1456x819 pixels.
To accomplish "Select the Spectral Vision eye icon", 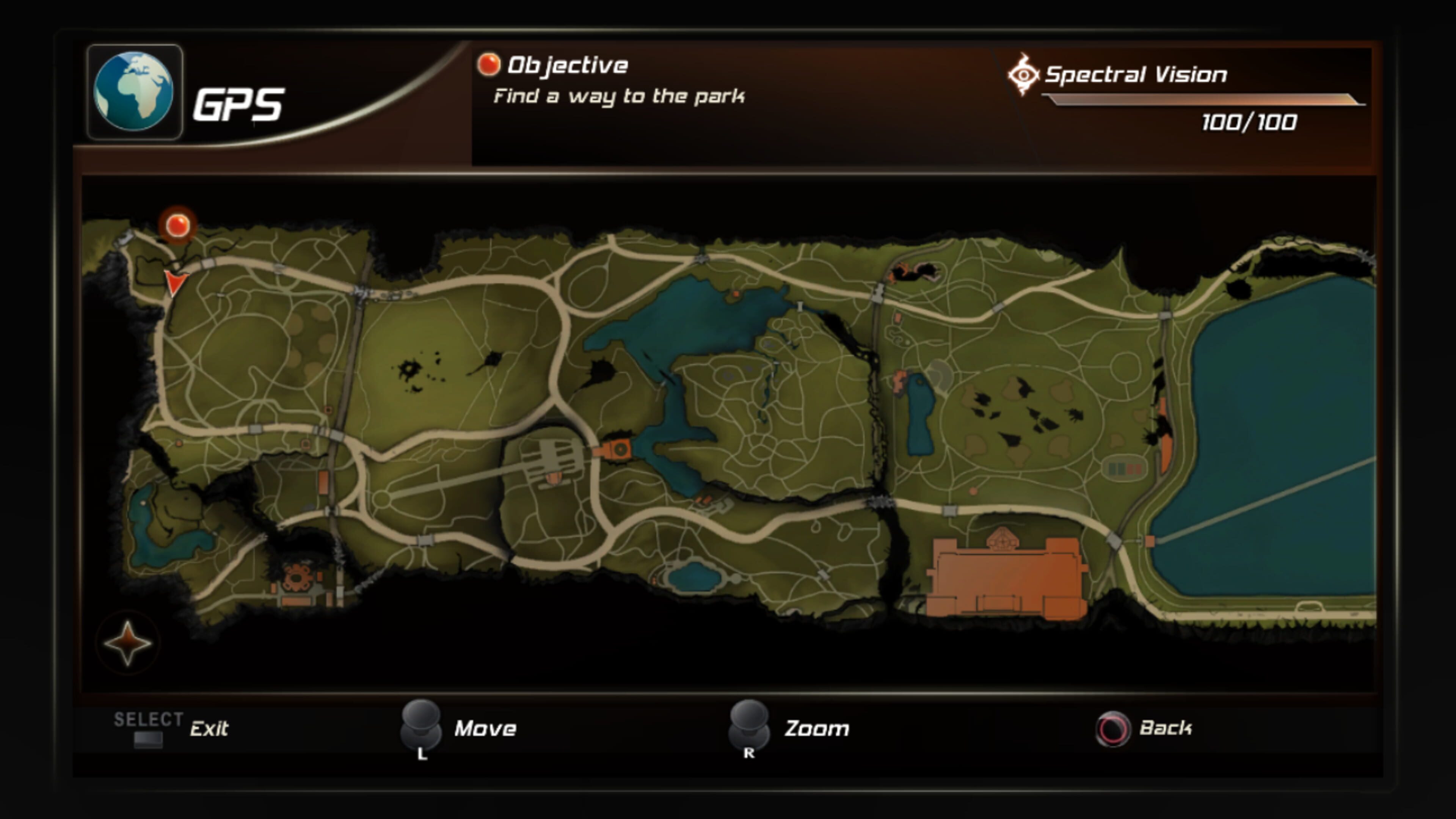I will point(1023,74).
